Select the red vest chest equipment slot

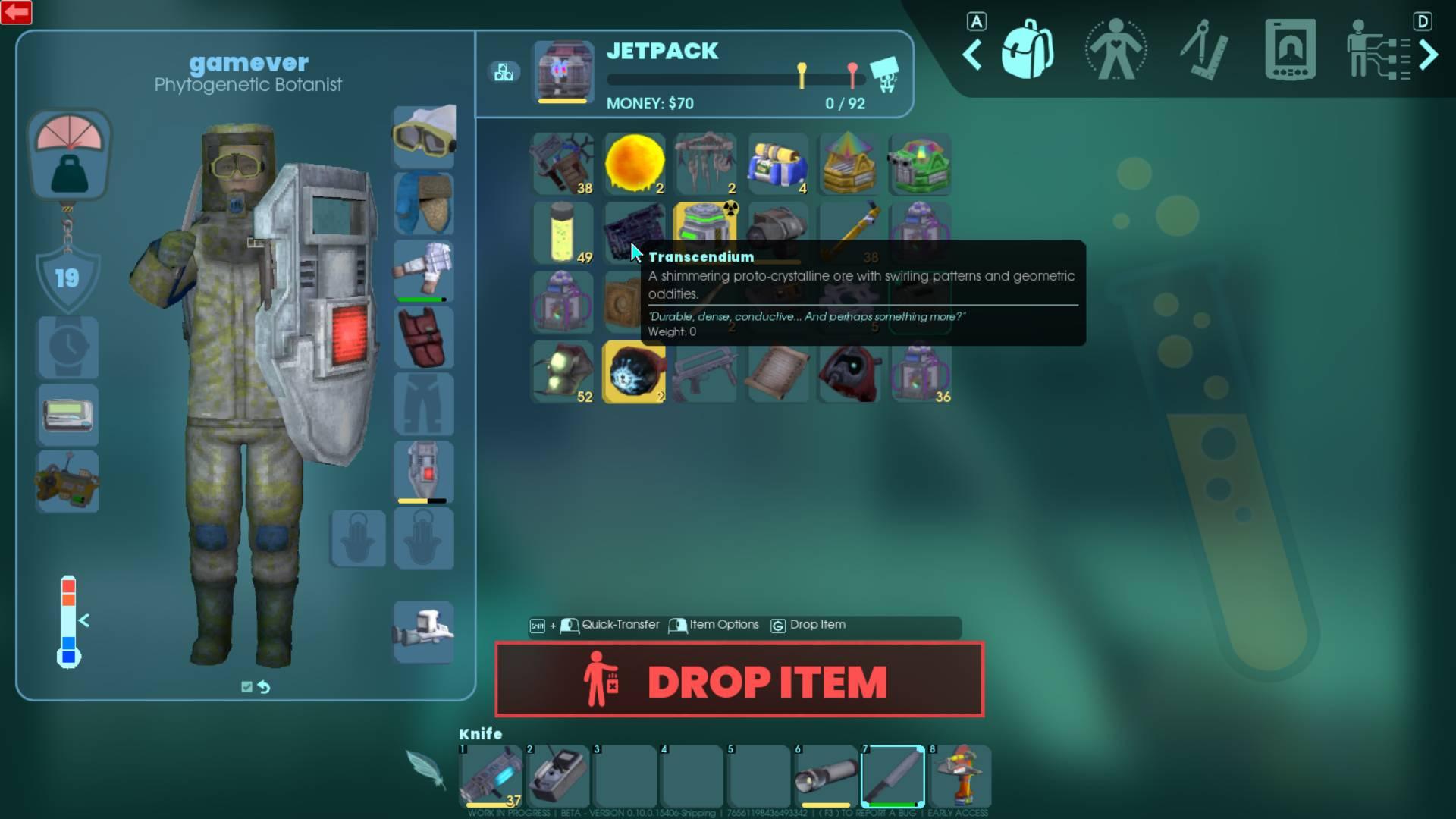(424, 337)
